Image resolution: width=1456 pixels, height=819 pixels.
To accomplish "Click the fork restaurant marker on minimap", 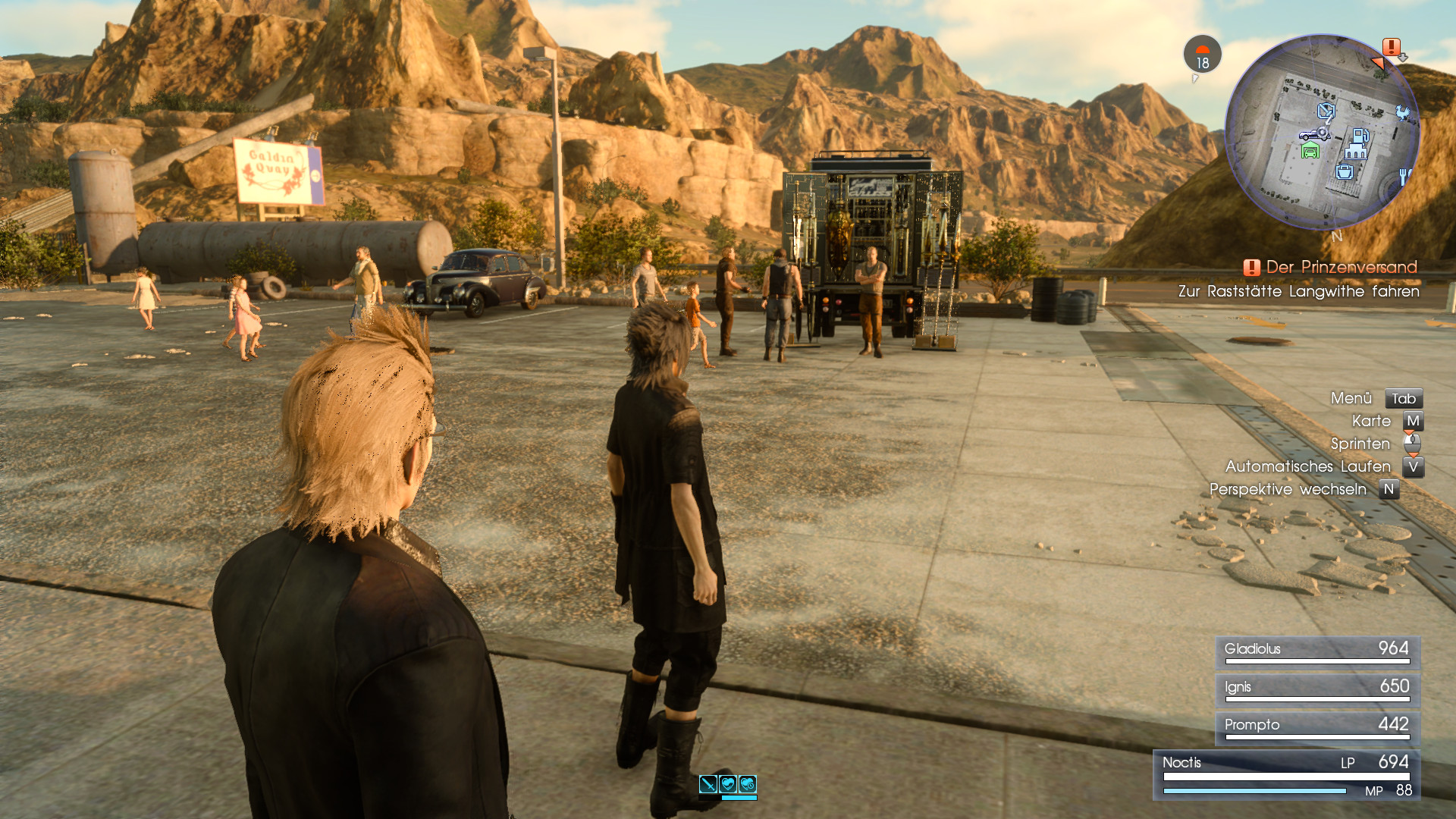I will (x=1404, y=177).
